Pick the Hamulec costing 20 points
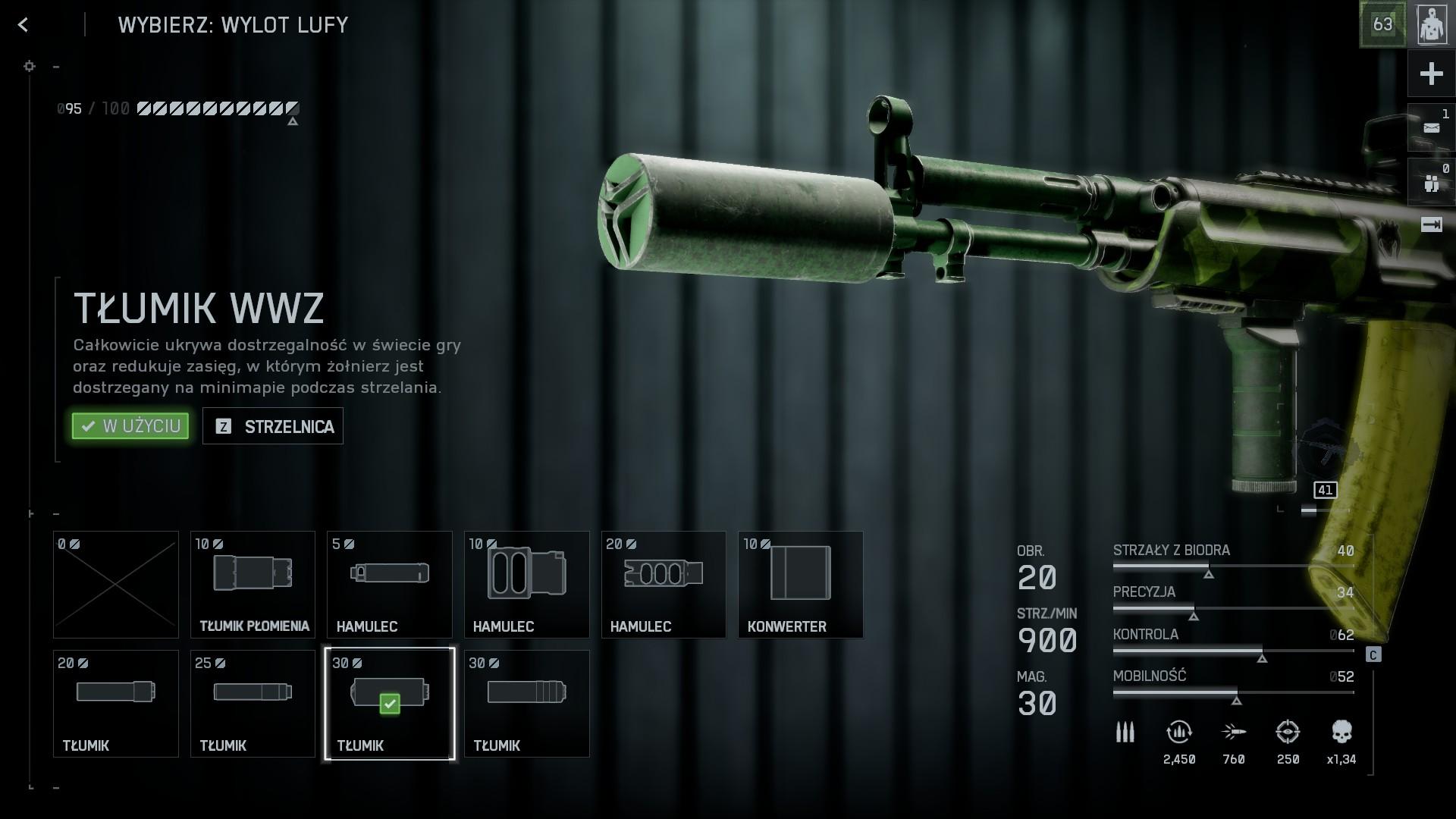Image resolution: width=1456 pixels, height=819 pixels. pyautogui.click(x=664, y=585)
